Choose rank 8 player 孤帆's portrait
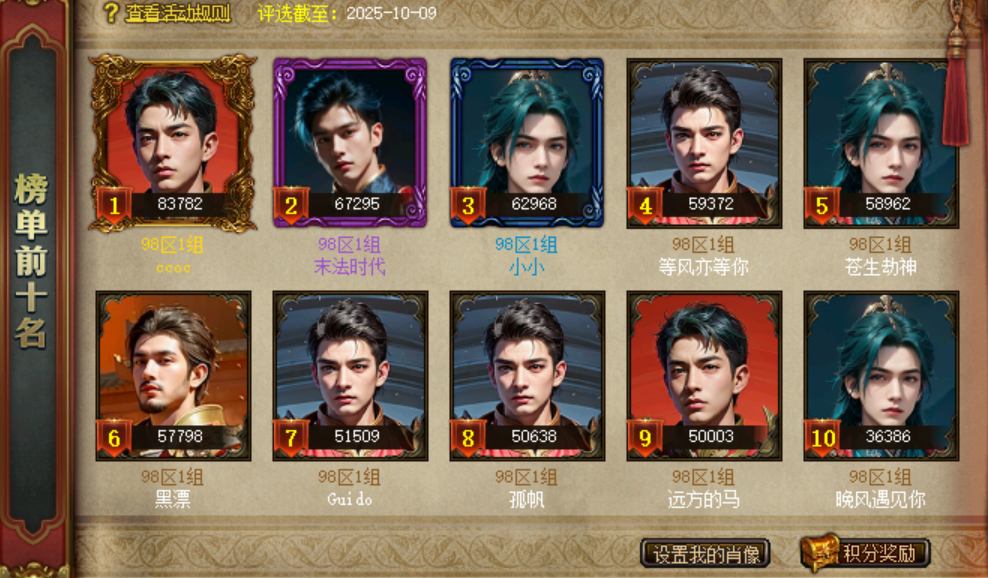 tap(526, 375)
